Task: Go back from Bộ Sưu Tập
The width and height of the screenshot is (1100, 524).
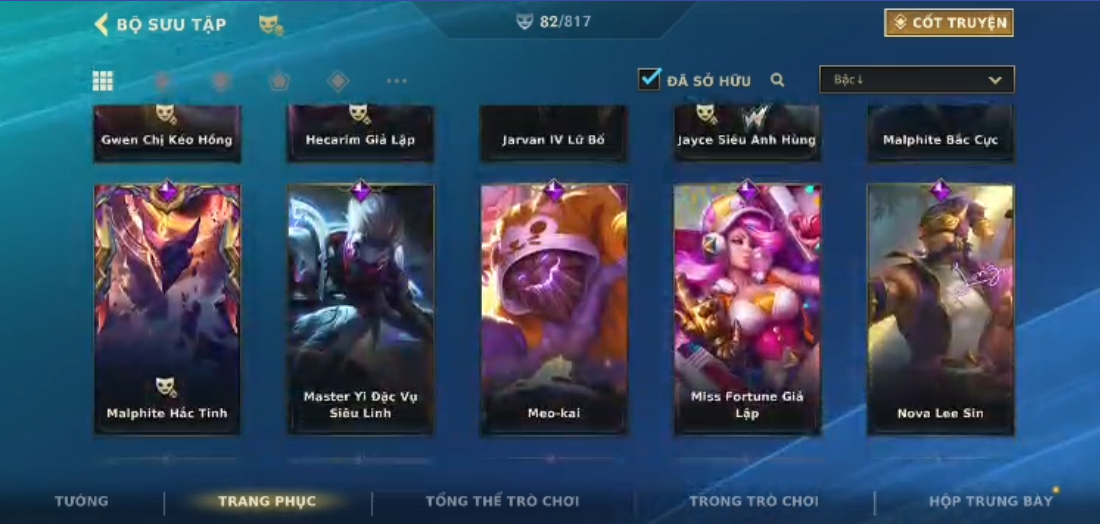Action: pyautogui.click(x=101, y=24)
